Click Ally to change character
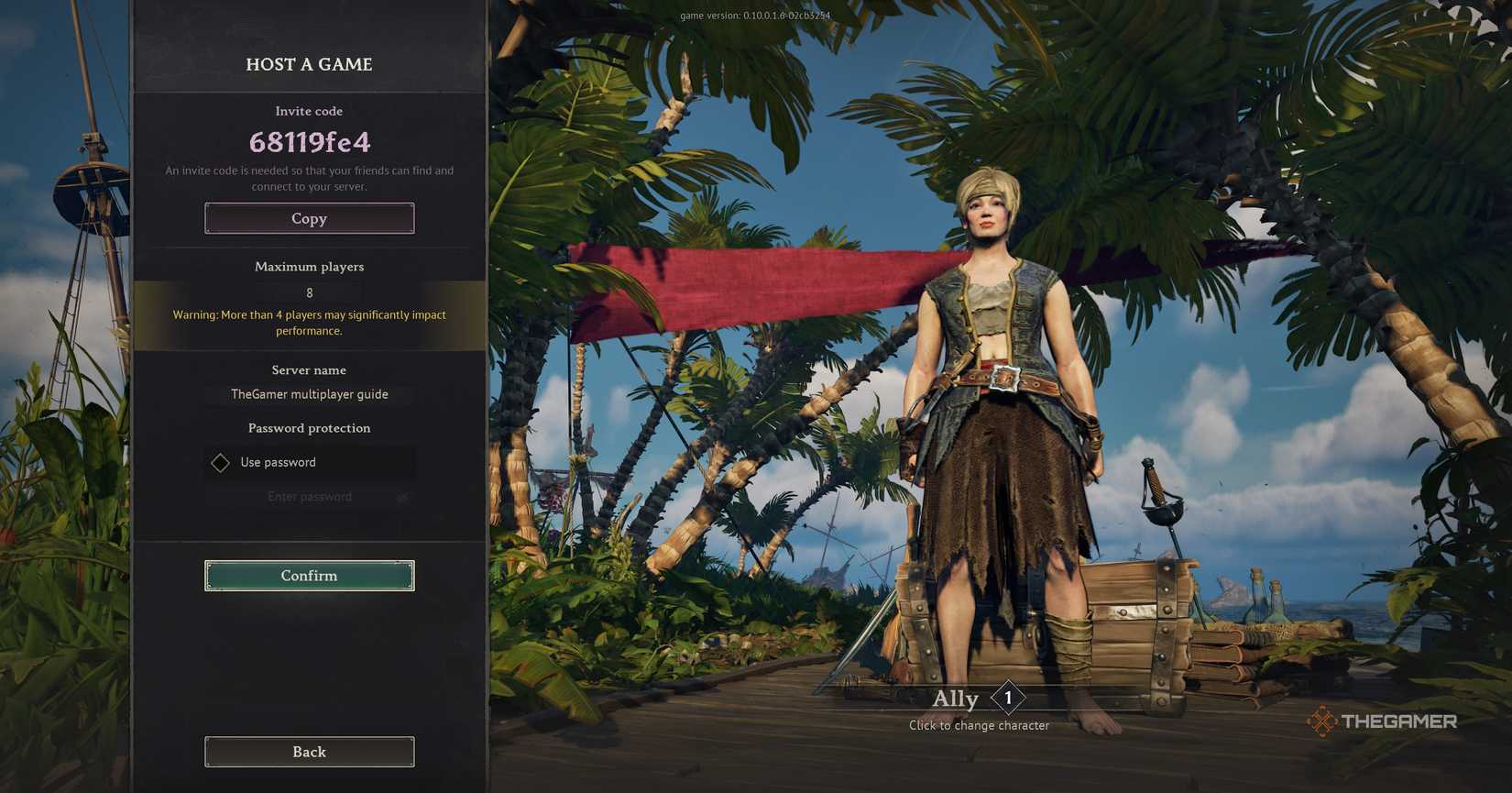 (x=956, y=699)
